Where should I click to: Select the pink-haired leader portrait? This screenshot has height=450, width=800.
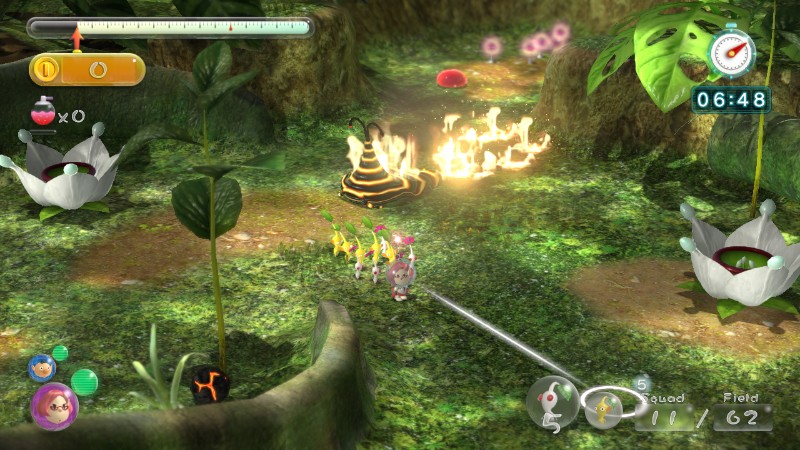[x=54, y=406]
